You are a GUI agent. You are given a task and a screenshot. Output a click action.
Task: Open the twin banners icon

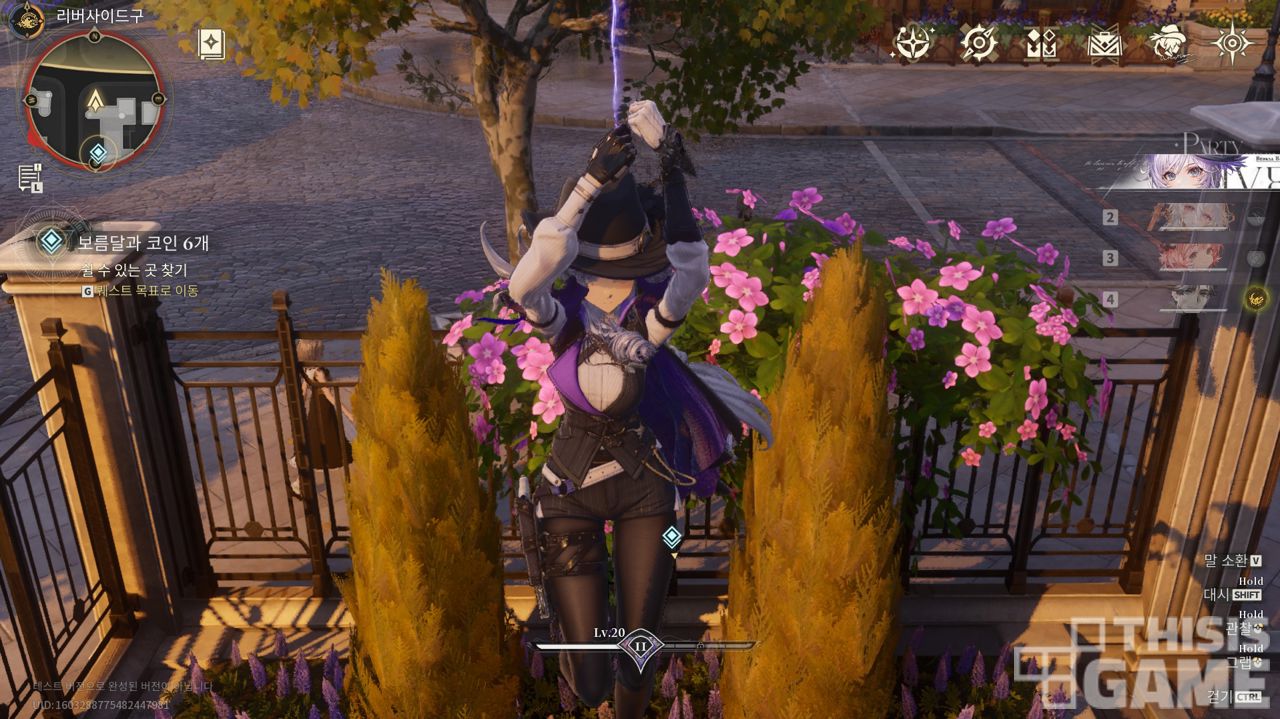click(1041, 44)
